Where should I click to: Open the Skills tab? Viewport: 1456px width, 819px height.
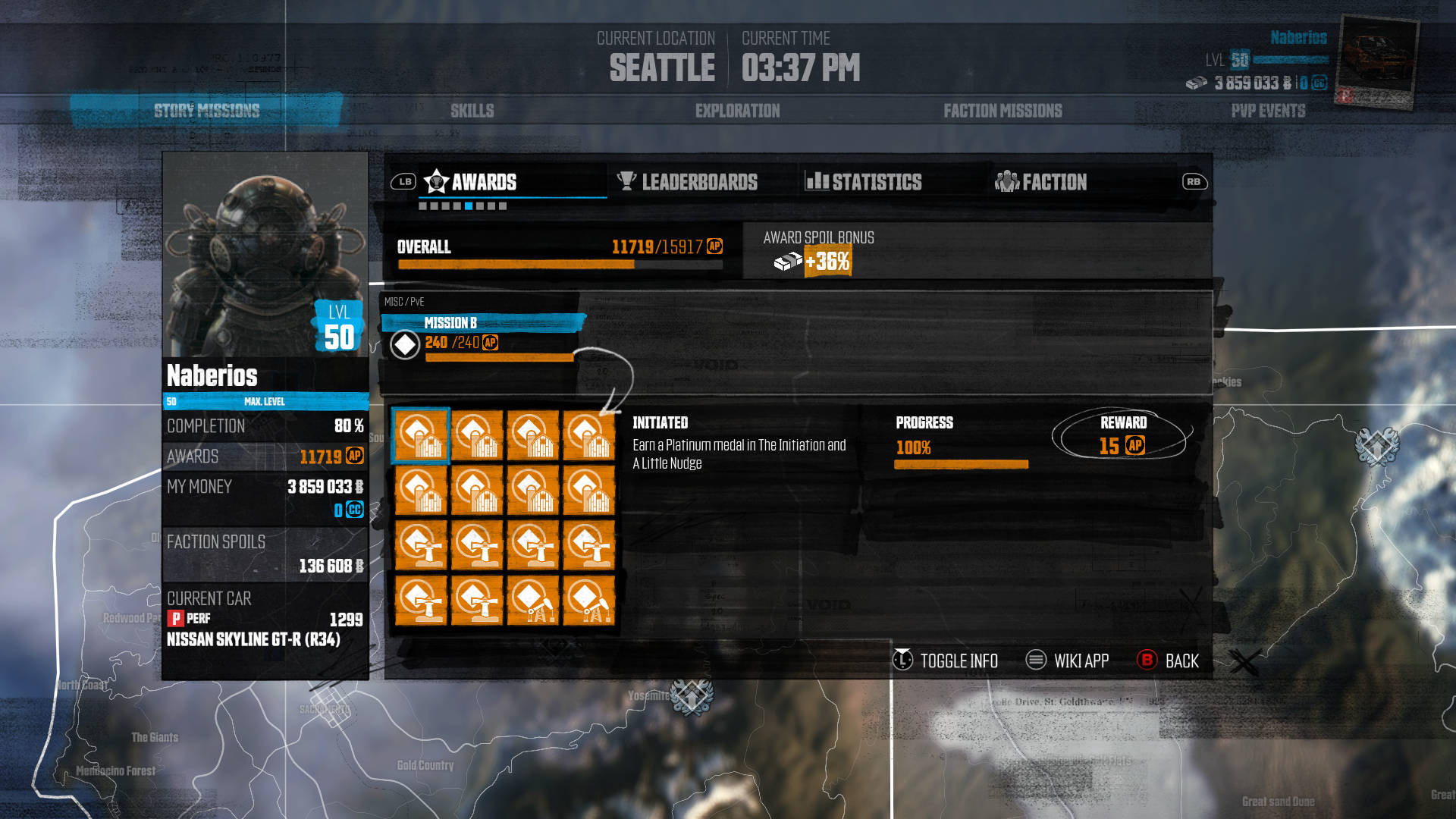click(x=472, y=111)
